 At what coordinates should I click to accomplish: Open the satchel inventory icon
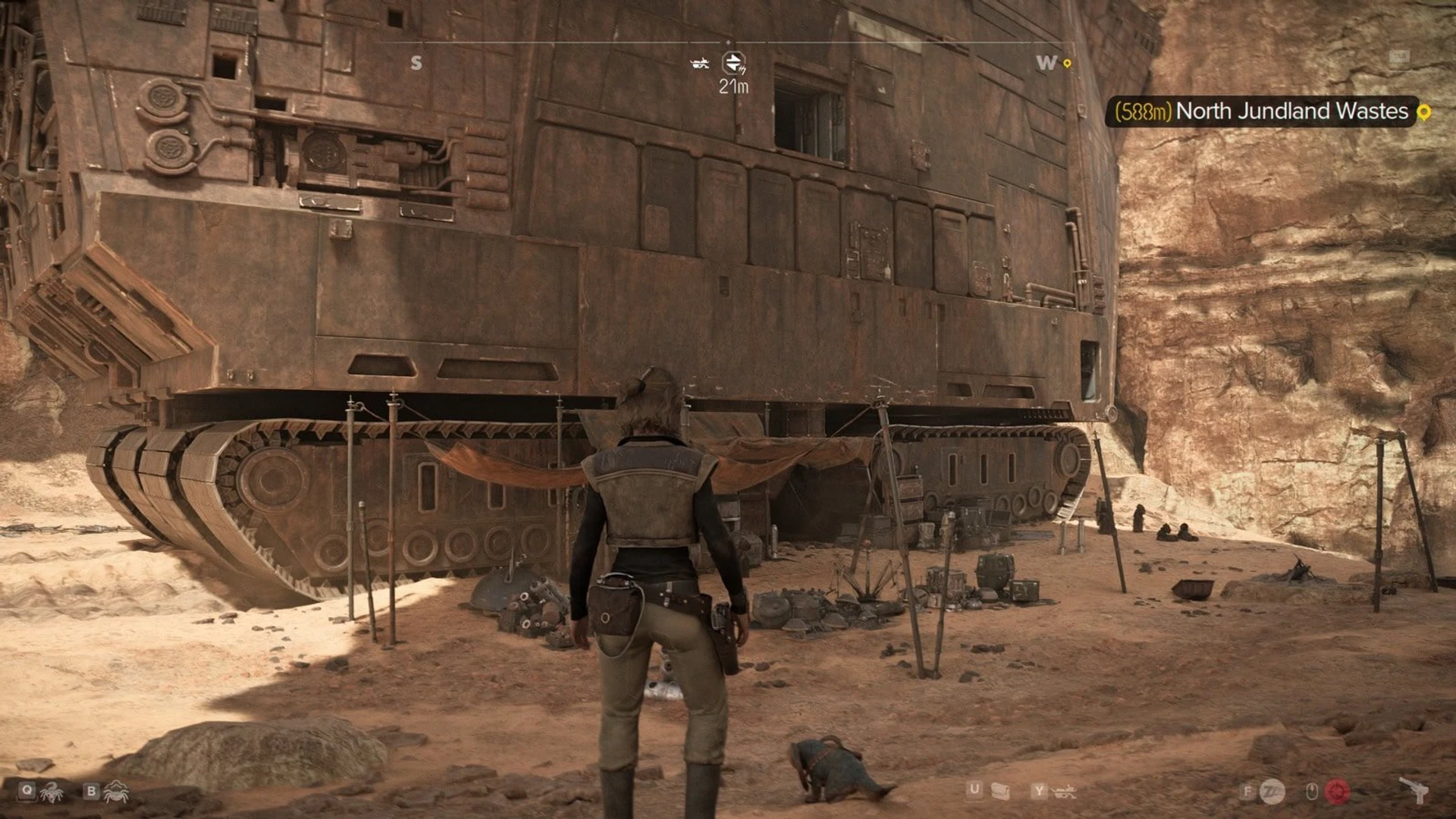(x=1000, y=792)
